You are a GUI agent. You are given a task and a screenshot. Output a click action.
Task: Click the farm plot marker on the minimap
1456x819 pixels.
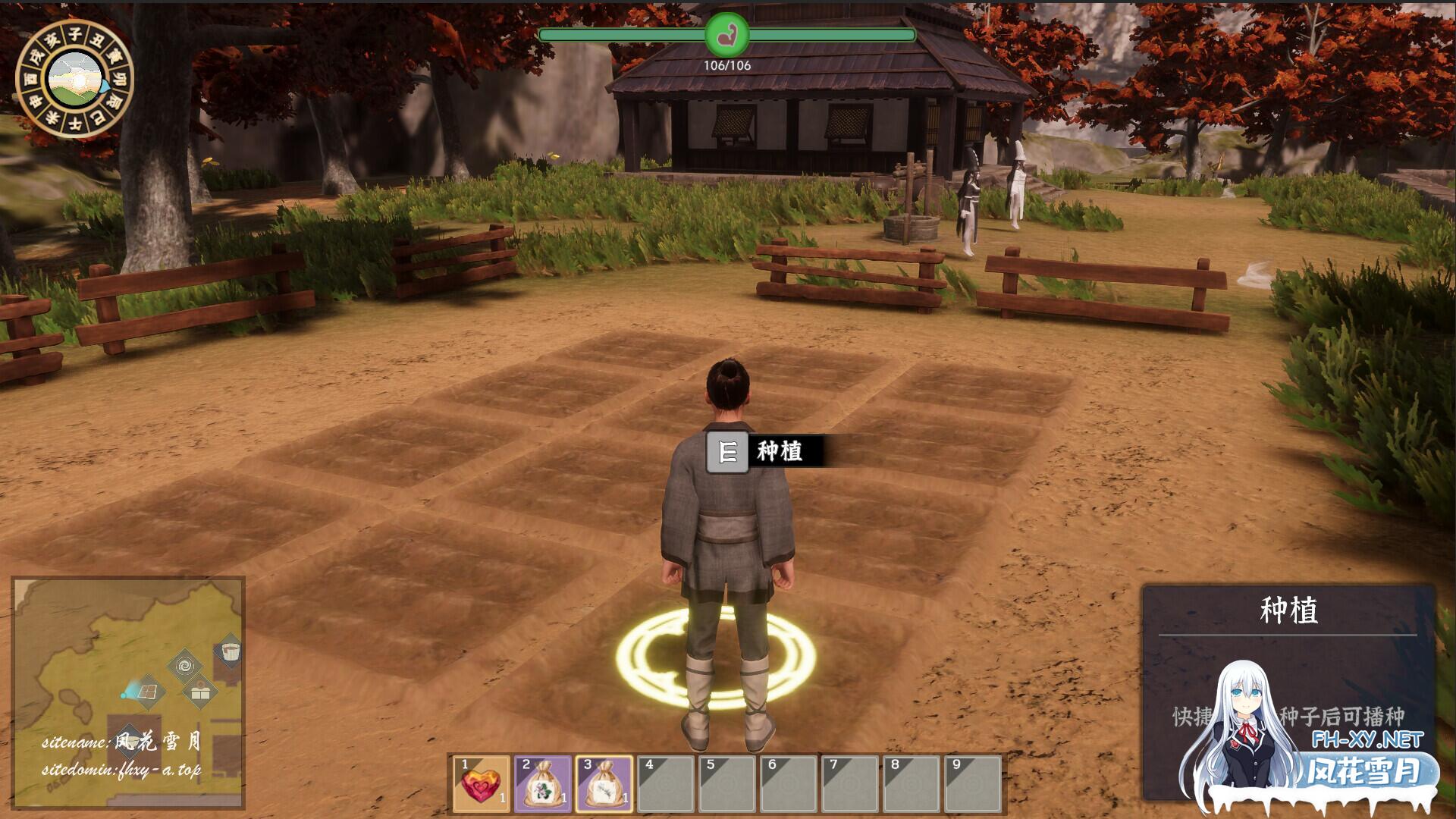[148, 692]
